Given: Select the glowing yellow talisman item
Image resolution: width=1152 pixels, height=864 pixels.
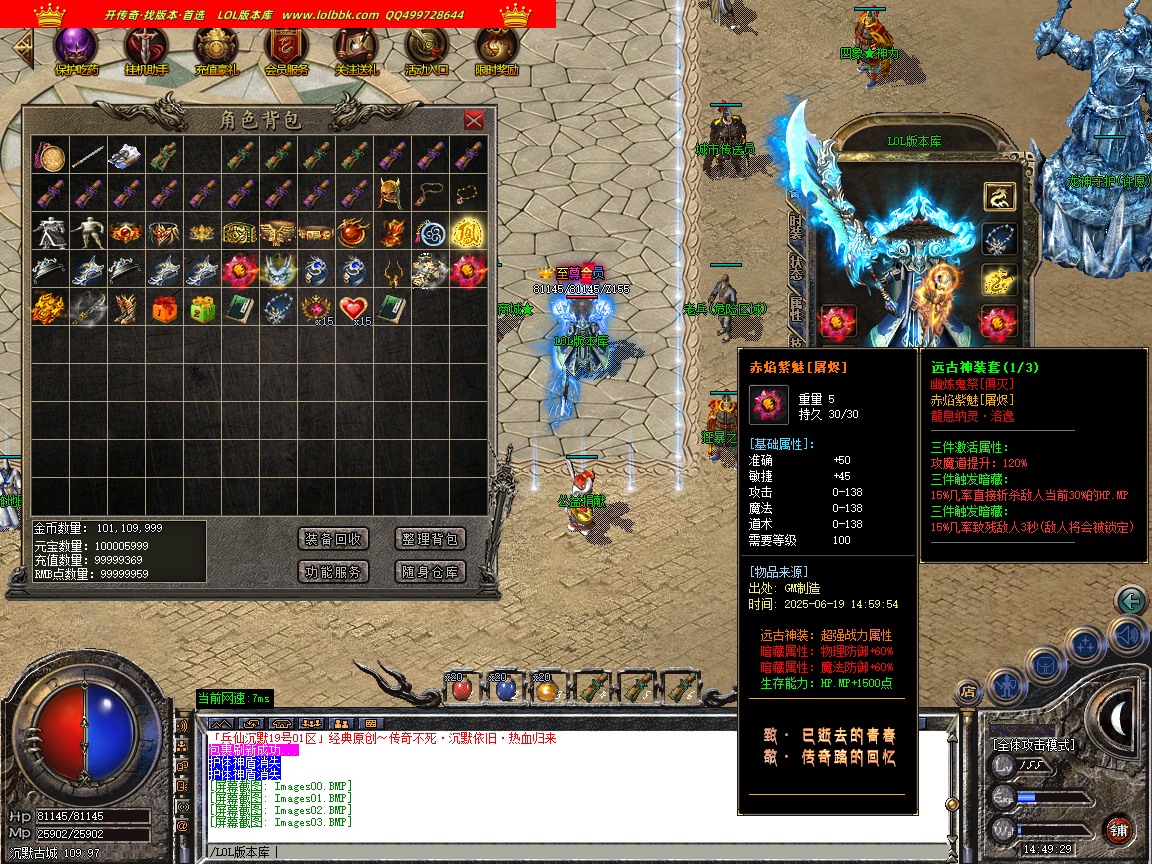Looking at the screenshot, I should 467,232.
